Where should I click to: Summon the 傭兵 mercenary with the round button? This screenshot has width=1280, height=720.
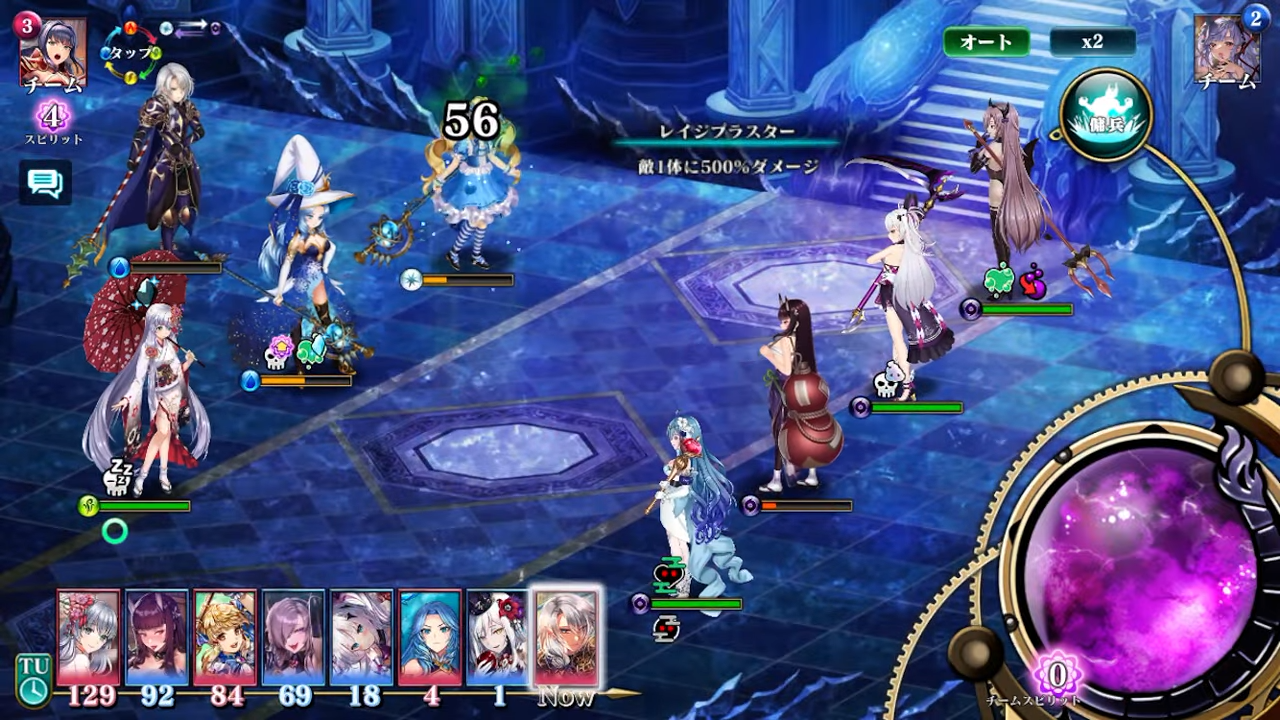[x=1106, y=114]
